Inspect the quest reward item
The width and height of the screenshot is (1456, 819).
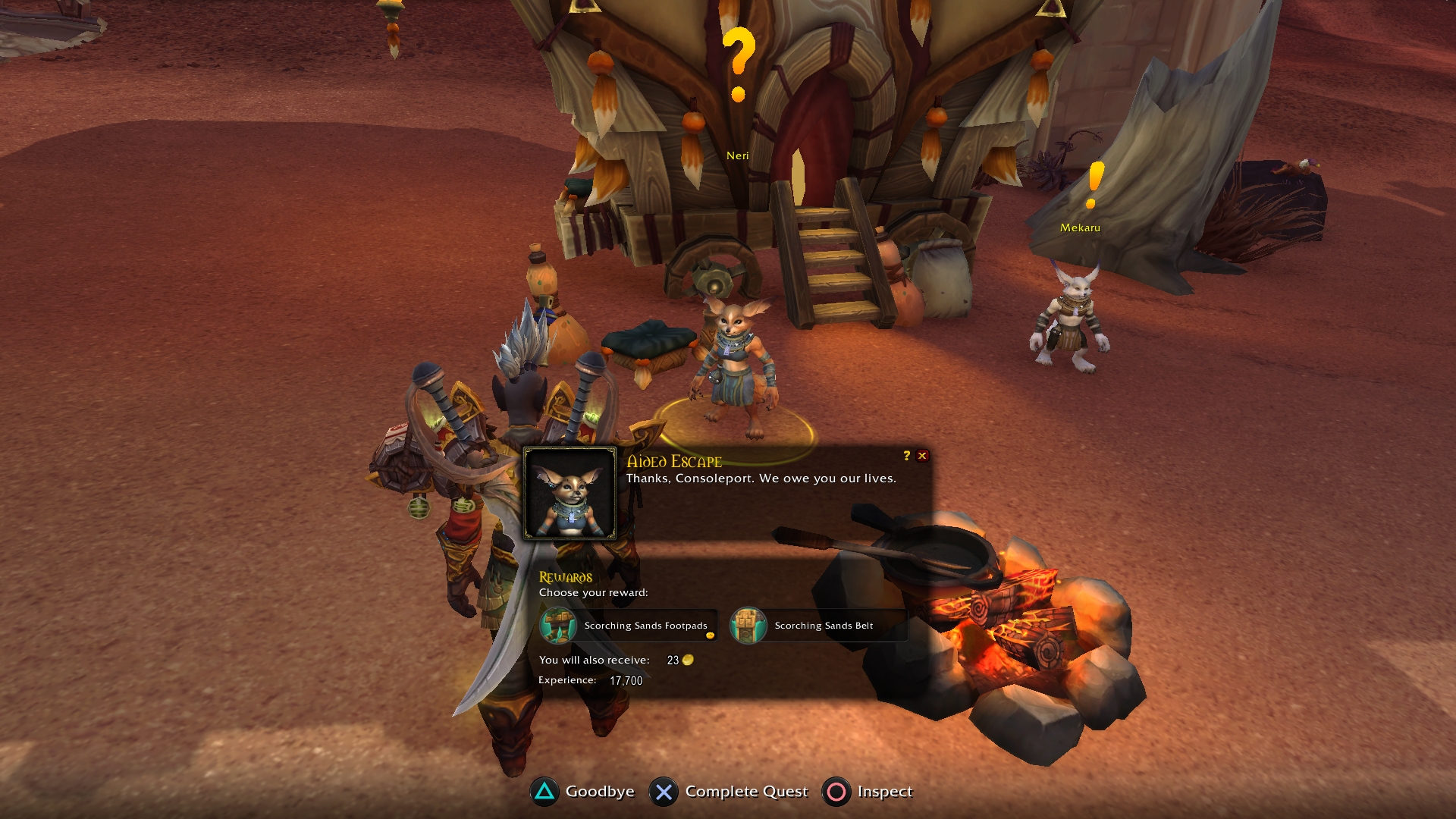point(868,792)
